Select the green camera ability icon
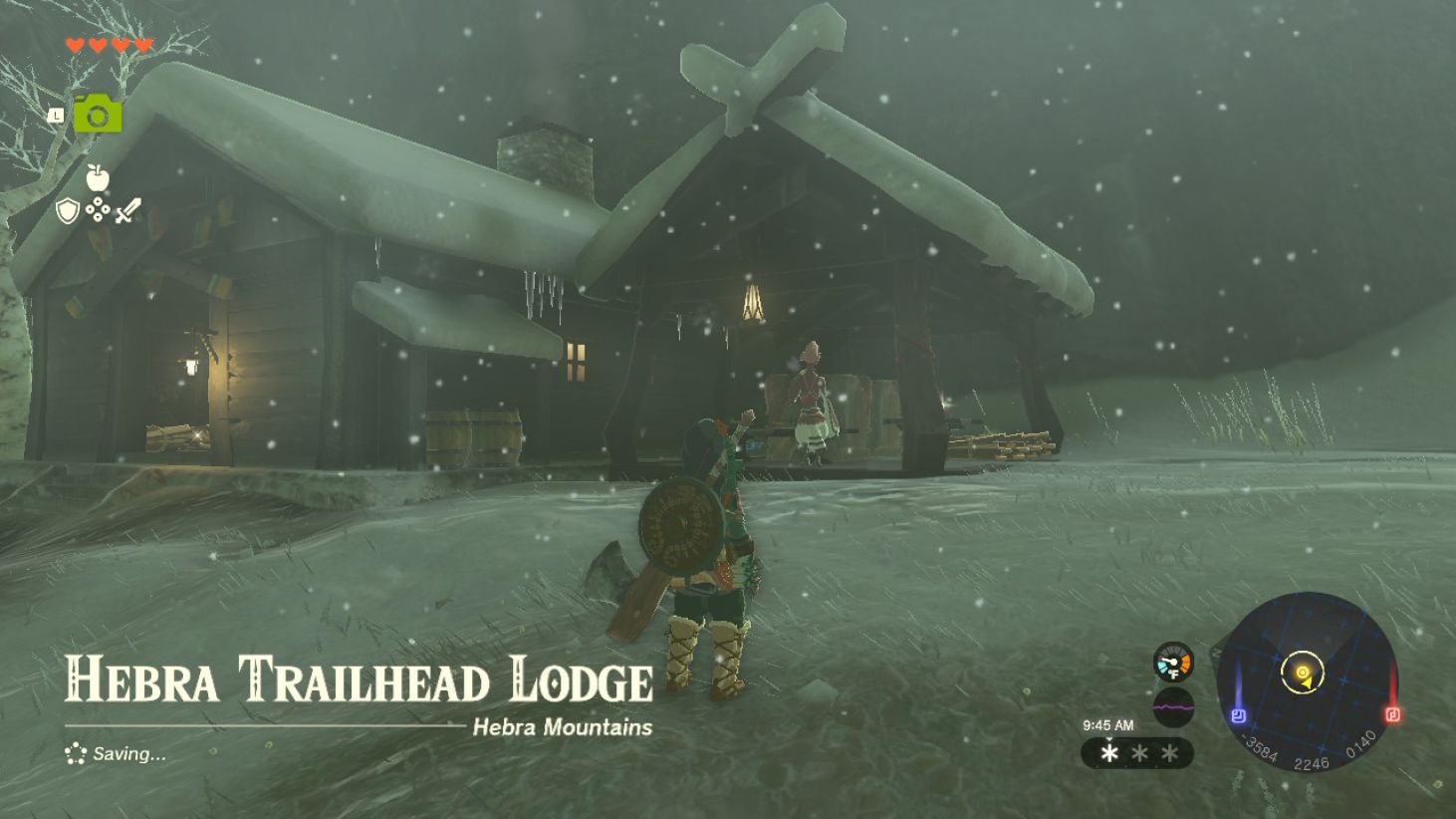The width and height of the screenshot is (1456, 819). (97, 115)
